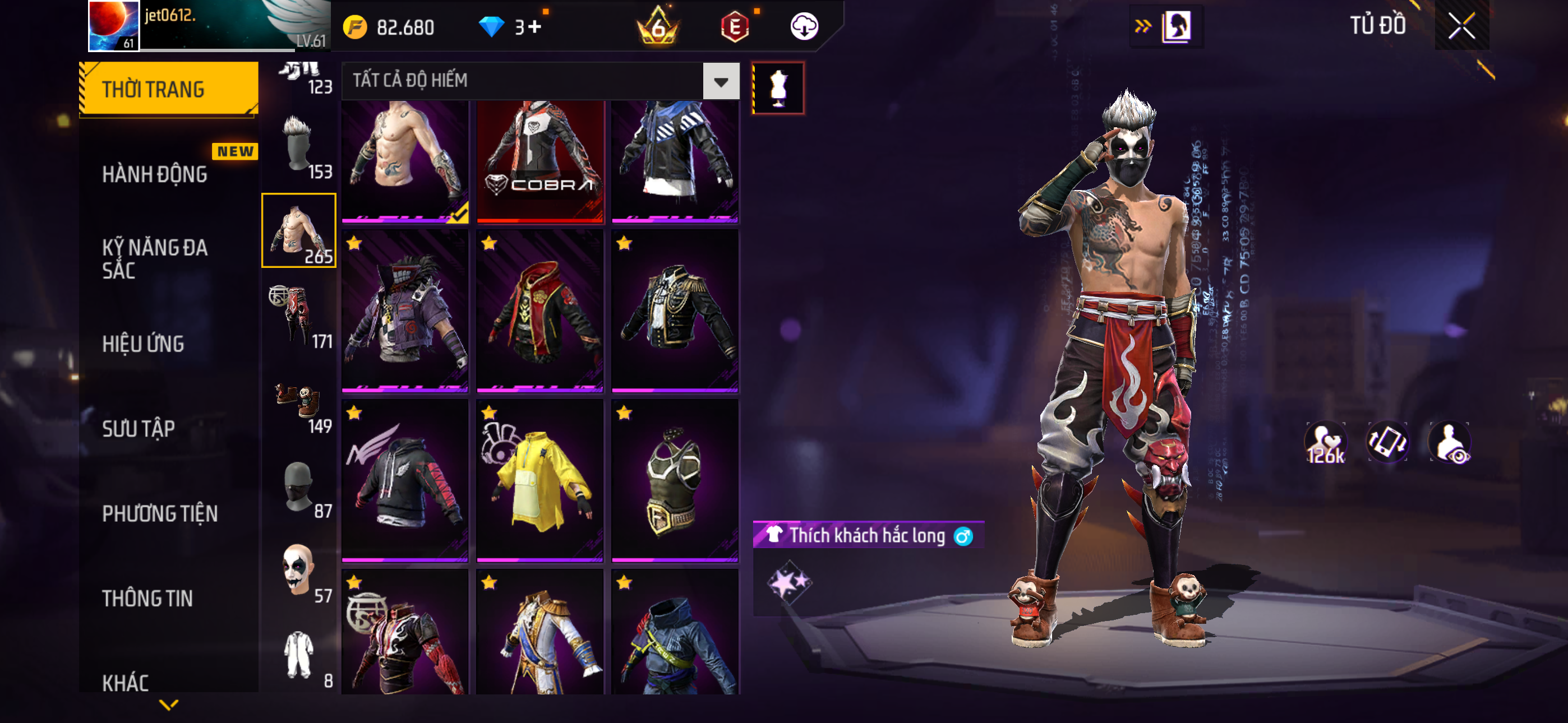Show the THÔNG TIN tab
This screenshot has height=723, width=1568.
pyautogui.click(x=147, y=598)
